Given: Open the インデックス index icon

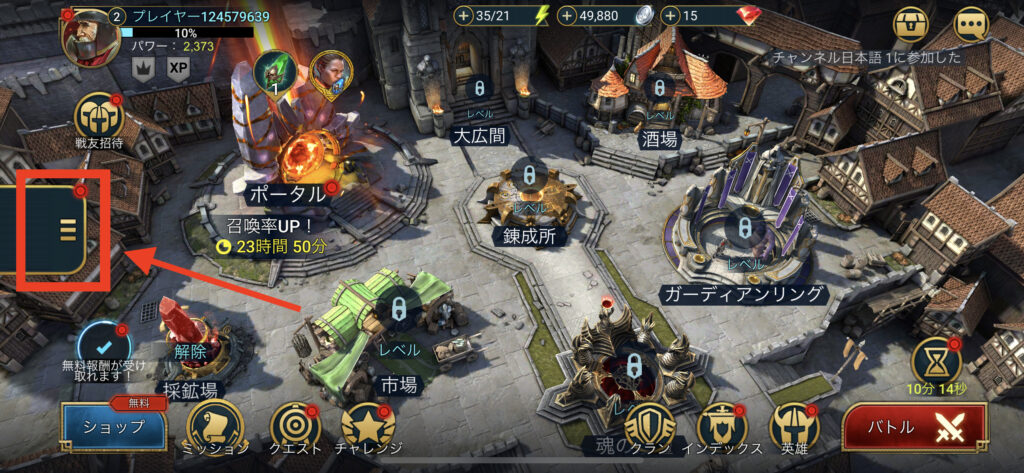Looking at the screenshot, I should click(722, 425).
